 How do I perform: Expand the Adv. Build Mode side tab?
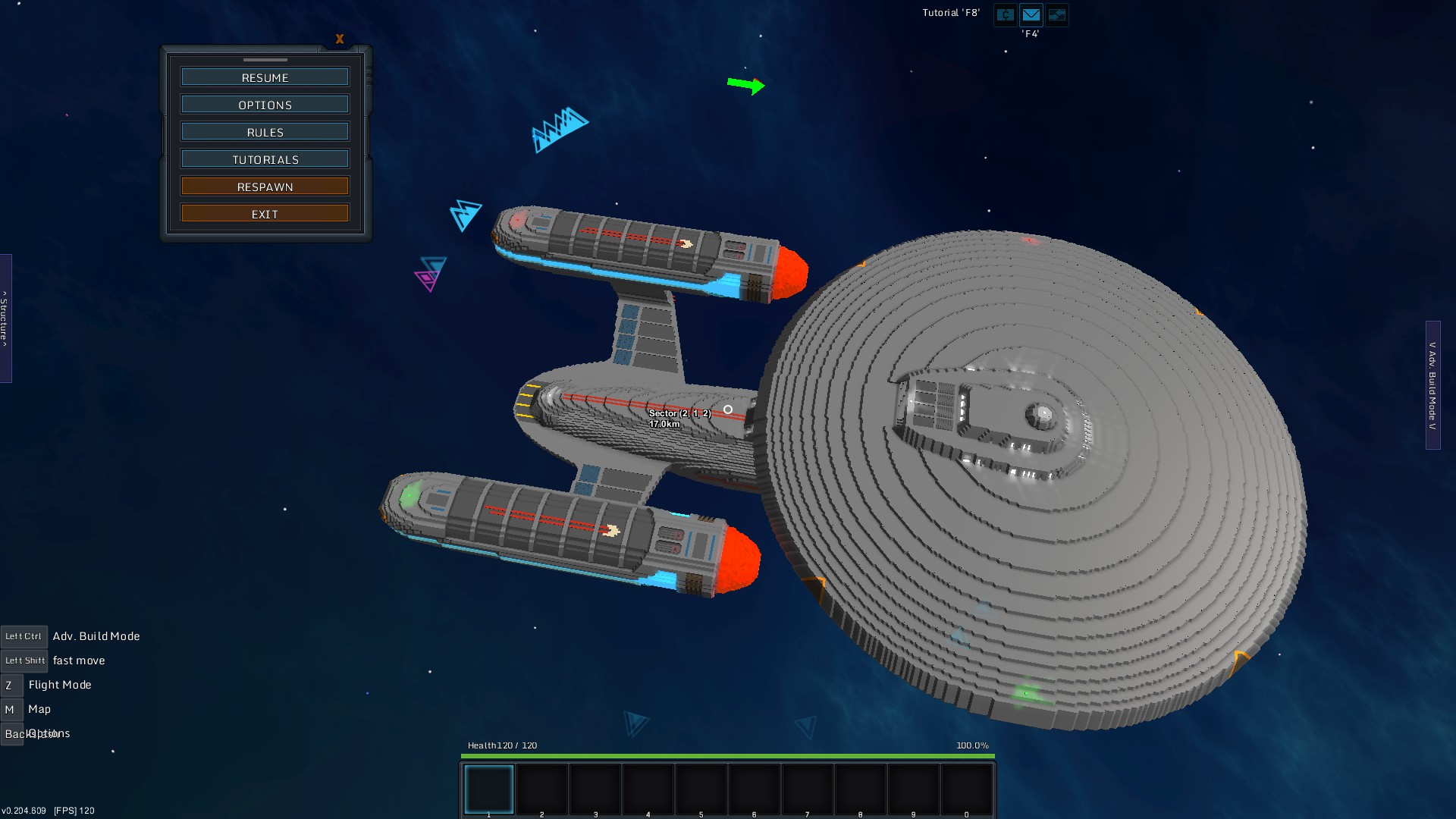tap(1432, 385)
